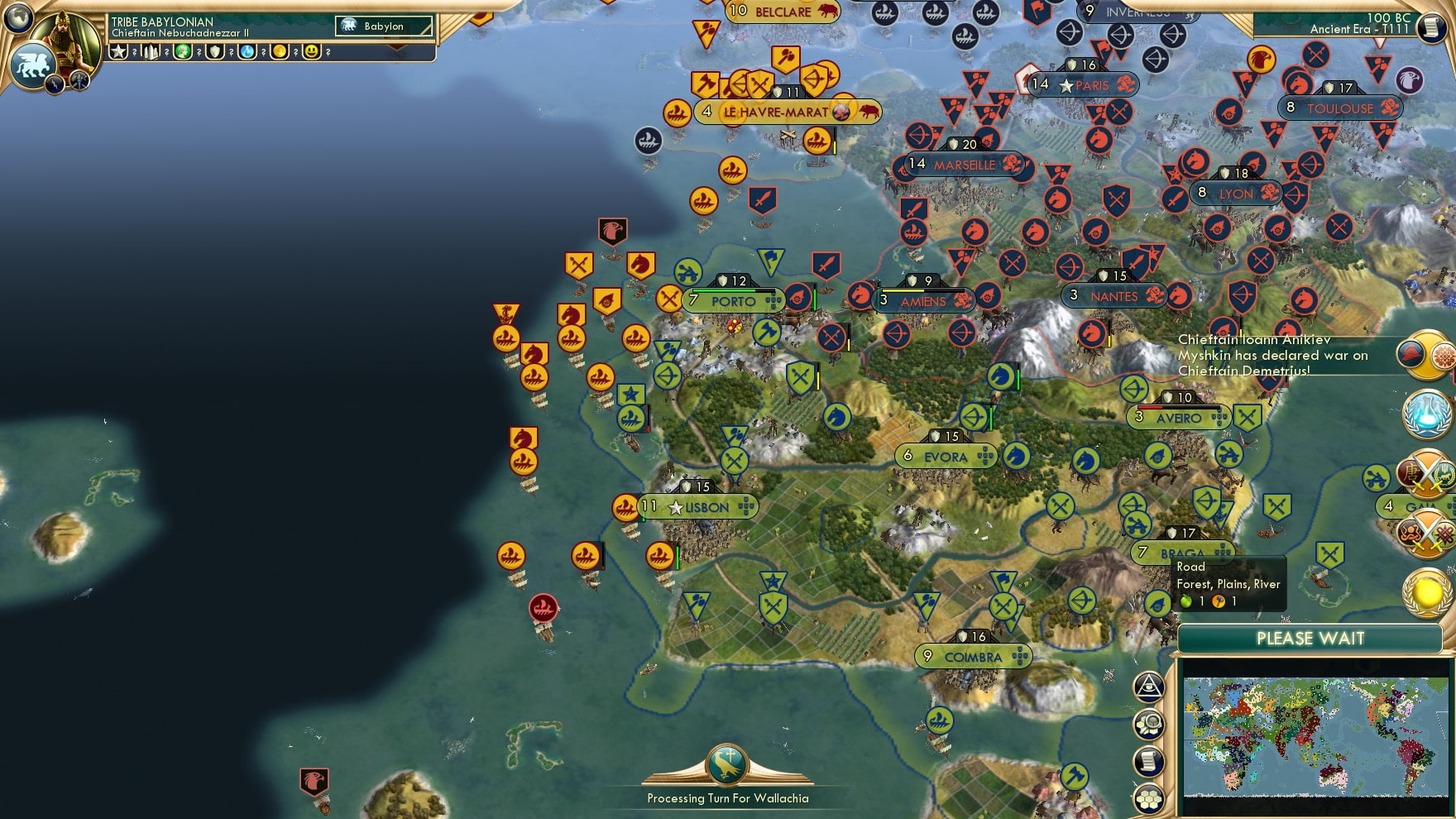Screen dimensions: 1456x819
Task: Click the strategic view eye icon above the minimap
Action: [x=1148, y=687]
